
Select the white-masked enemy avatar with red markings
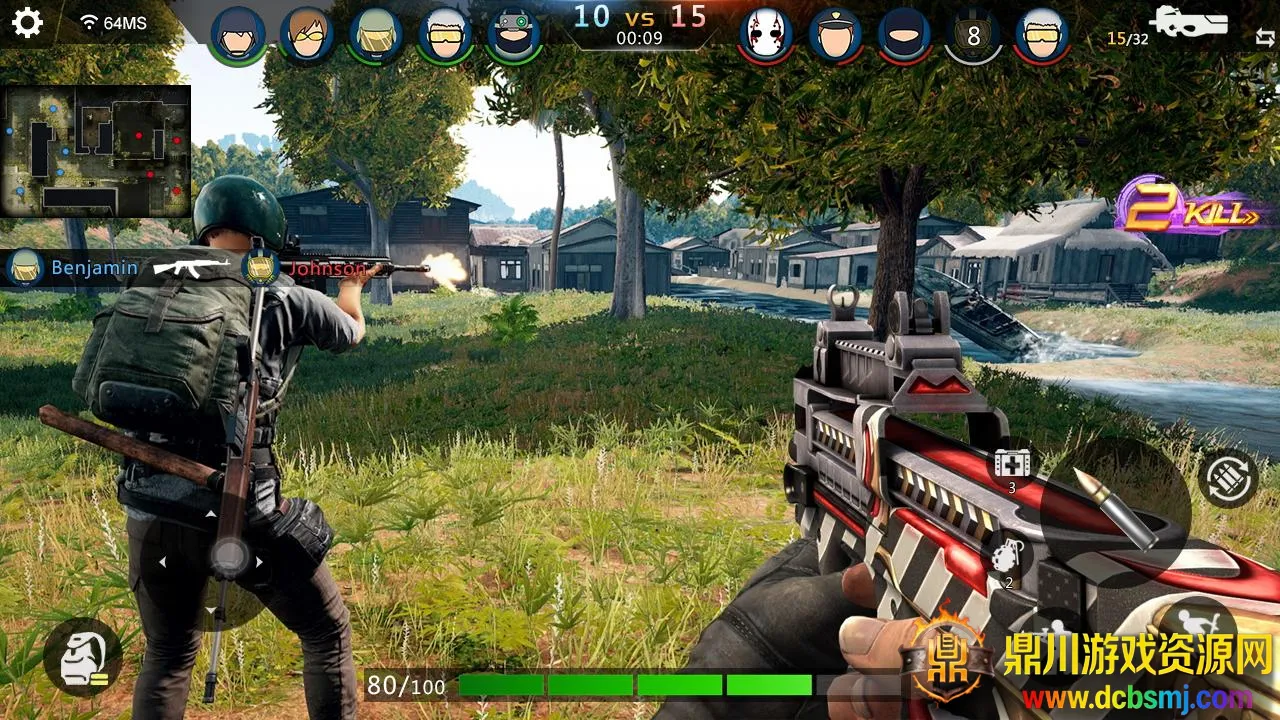(x=766, y=34)
